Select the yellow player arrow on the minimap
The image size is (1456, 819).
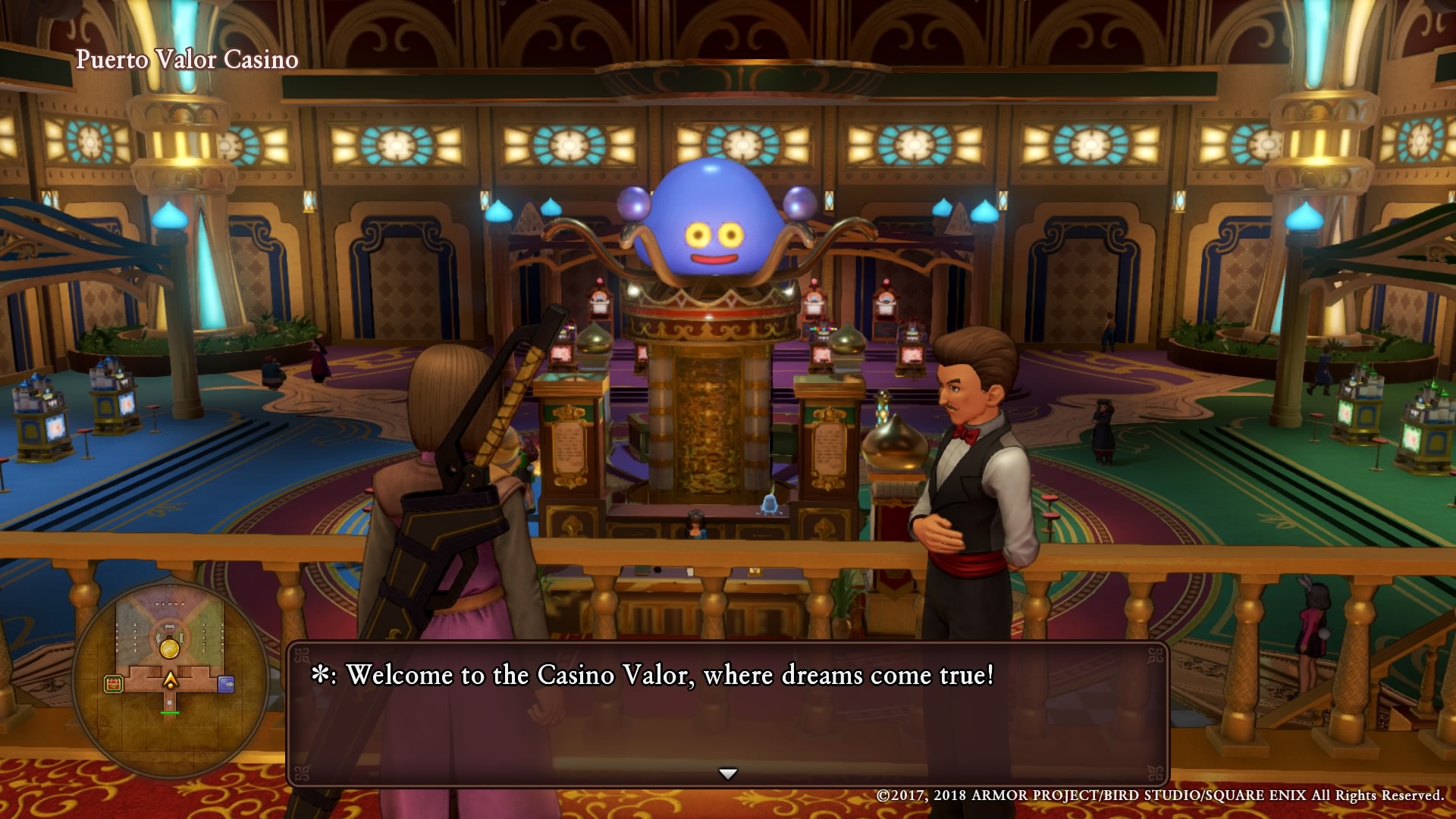(x=171, y=680)
